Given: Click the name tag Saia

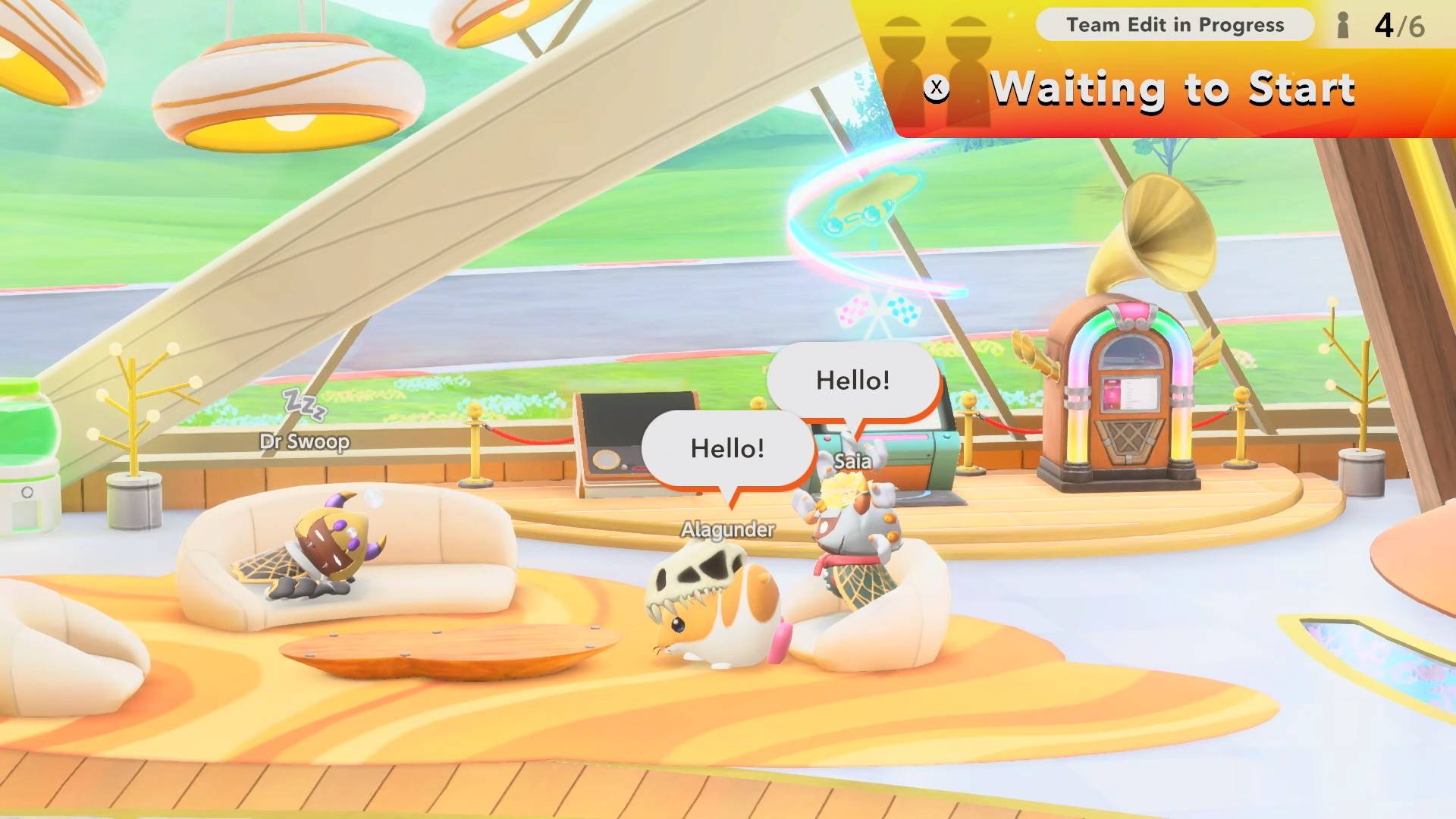Looking at the screenshot, I should pyautogui.click(x=852, y=461).
